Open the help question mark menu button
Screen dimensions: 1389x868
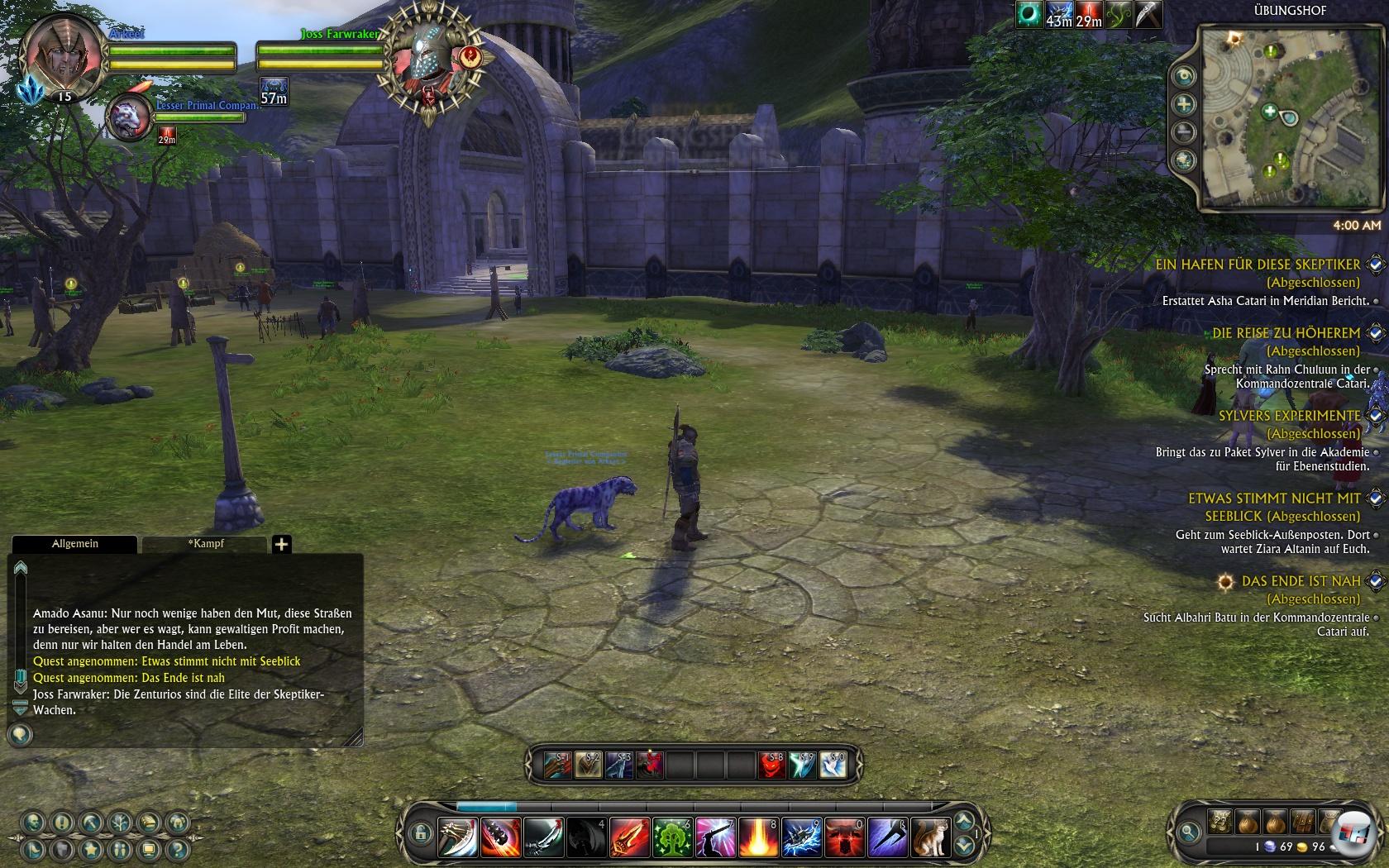point(175,849)
